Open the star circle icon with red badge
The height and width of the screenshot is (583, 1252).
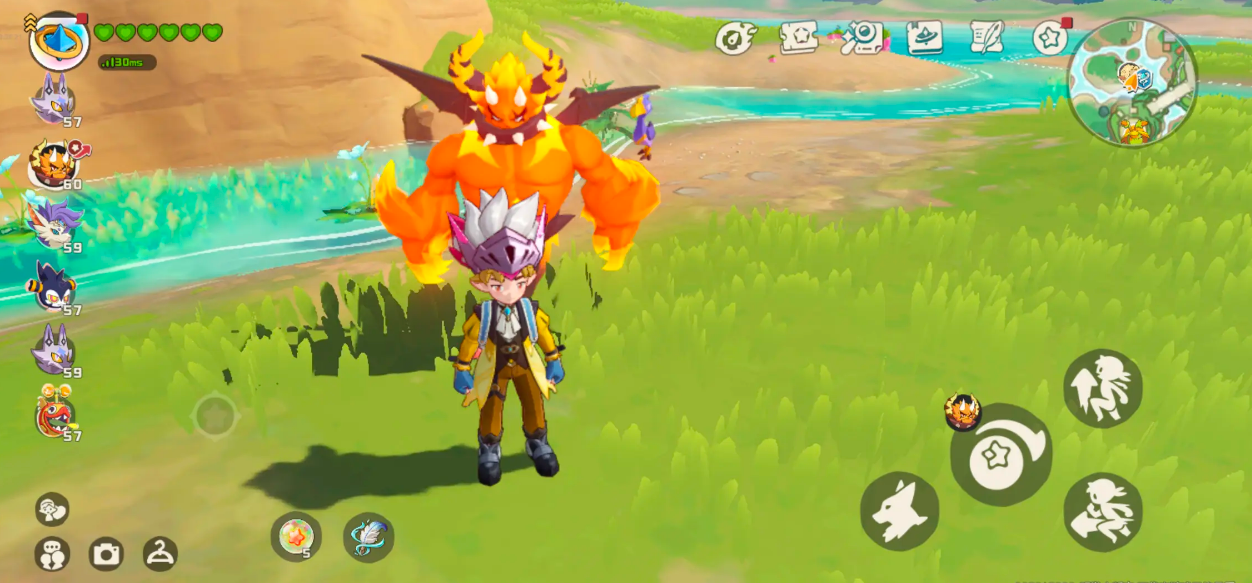click(1050, 38)
